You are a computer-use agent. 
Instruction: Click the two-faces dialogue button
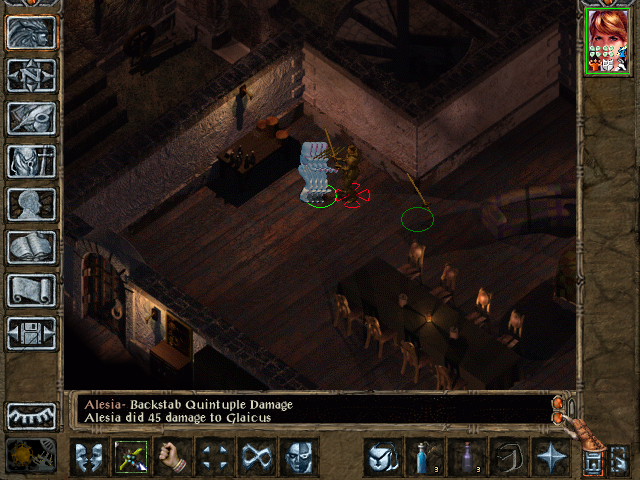(x=89, y=458)
